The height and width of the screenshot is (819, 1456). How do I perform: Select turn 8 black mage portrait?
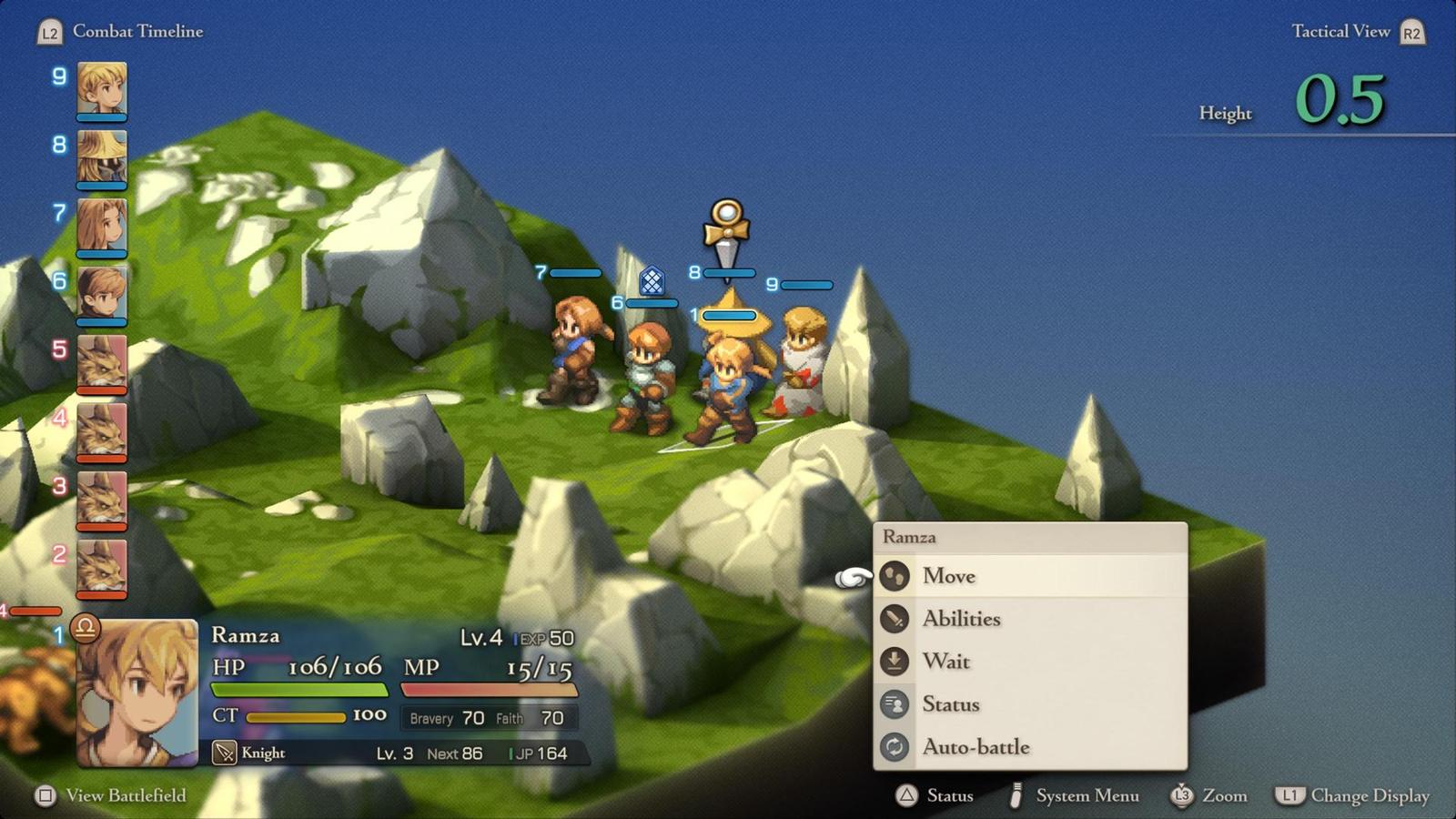point(102,157)
